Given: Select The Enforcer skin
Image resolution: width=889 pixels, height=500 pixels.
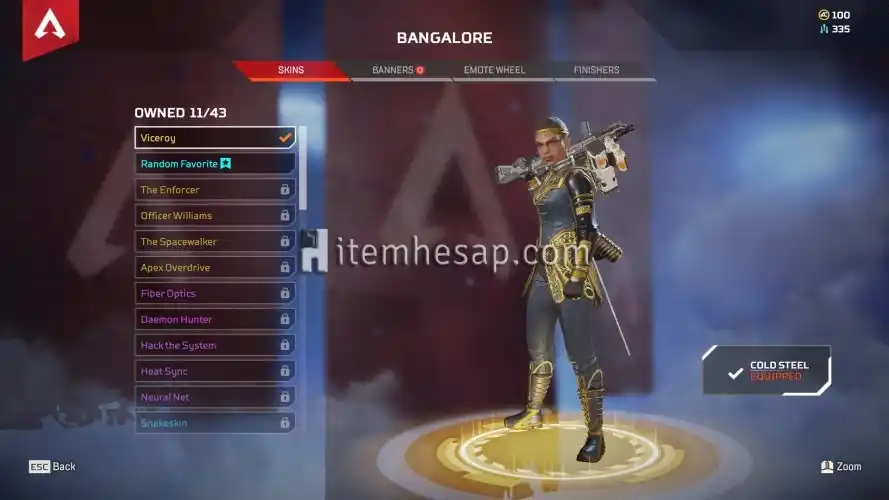Looking at the screenshot, I should 214,190.
